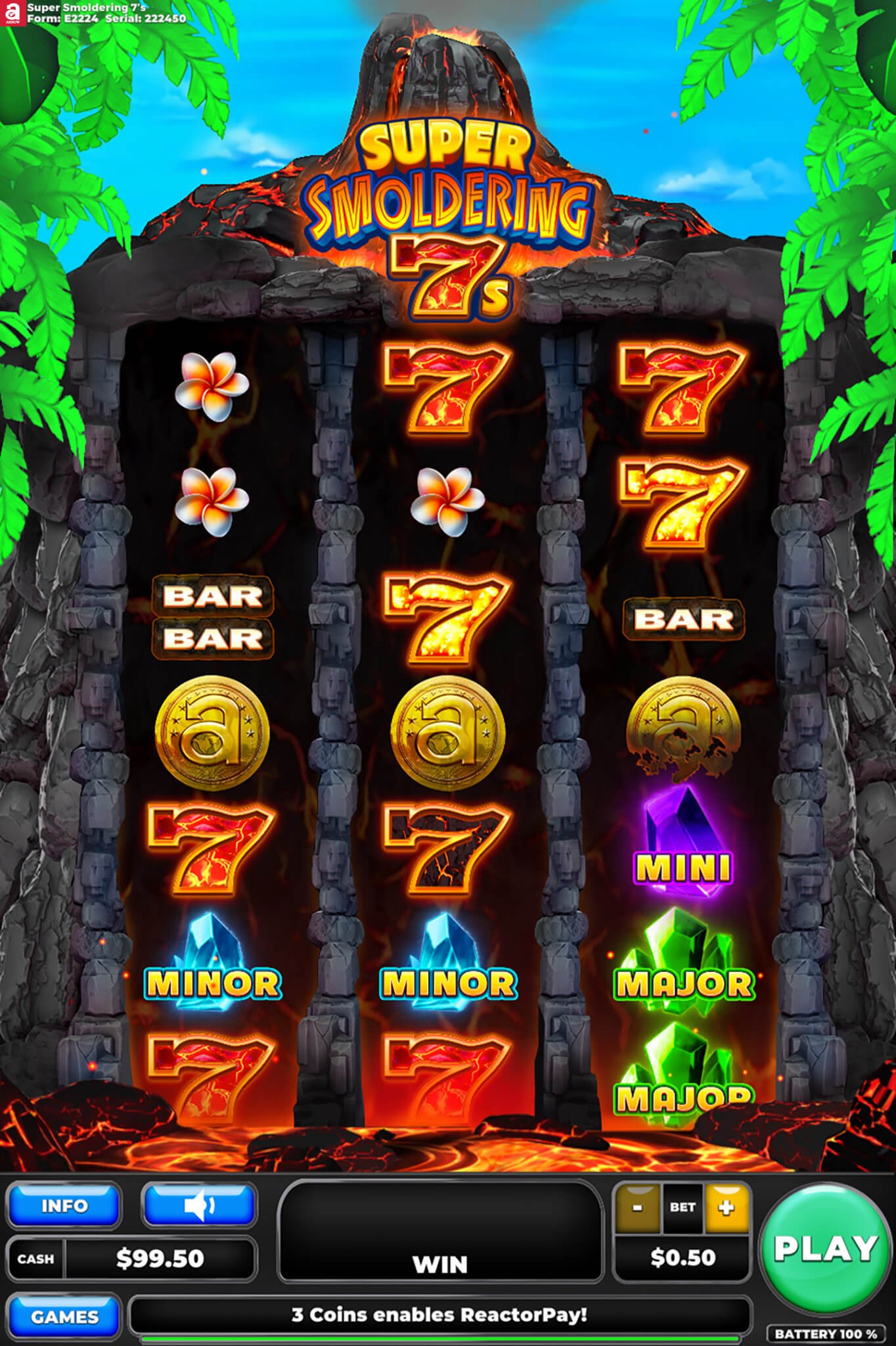Viewport: 896px width, 1346px height.
Task: Spin the reels with green PLAY button
Action: 824,1247
